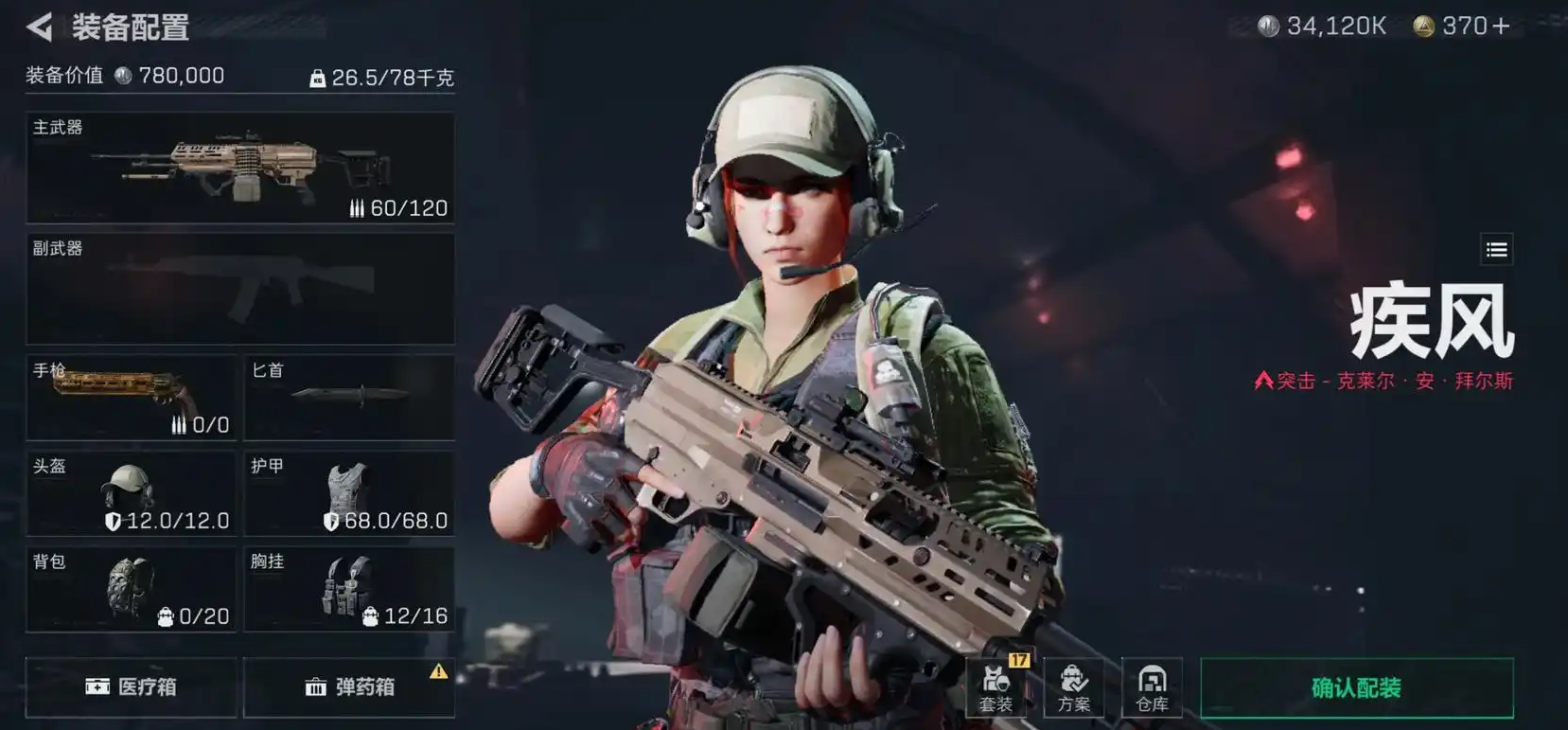Open the empty 副武器 secondary weapon slot
The height and width of the screenshot is (730, 1568).
tap(240, 289)
